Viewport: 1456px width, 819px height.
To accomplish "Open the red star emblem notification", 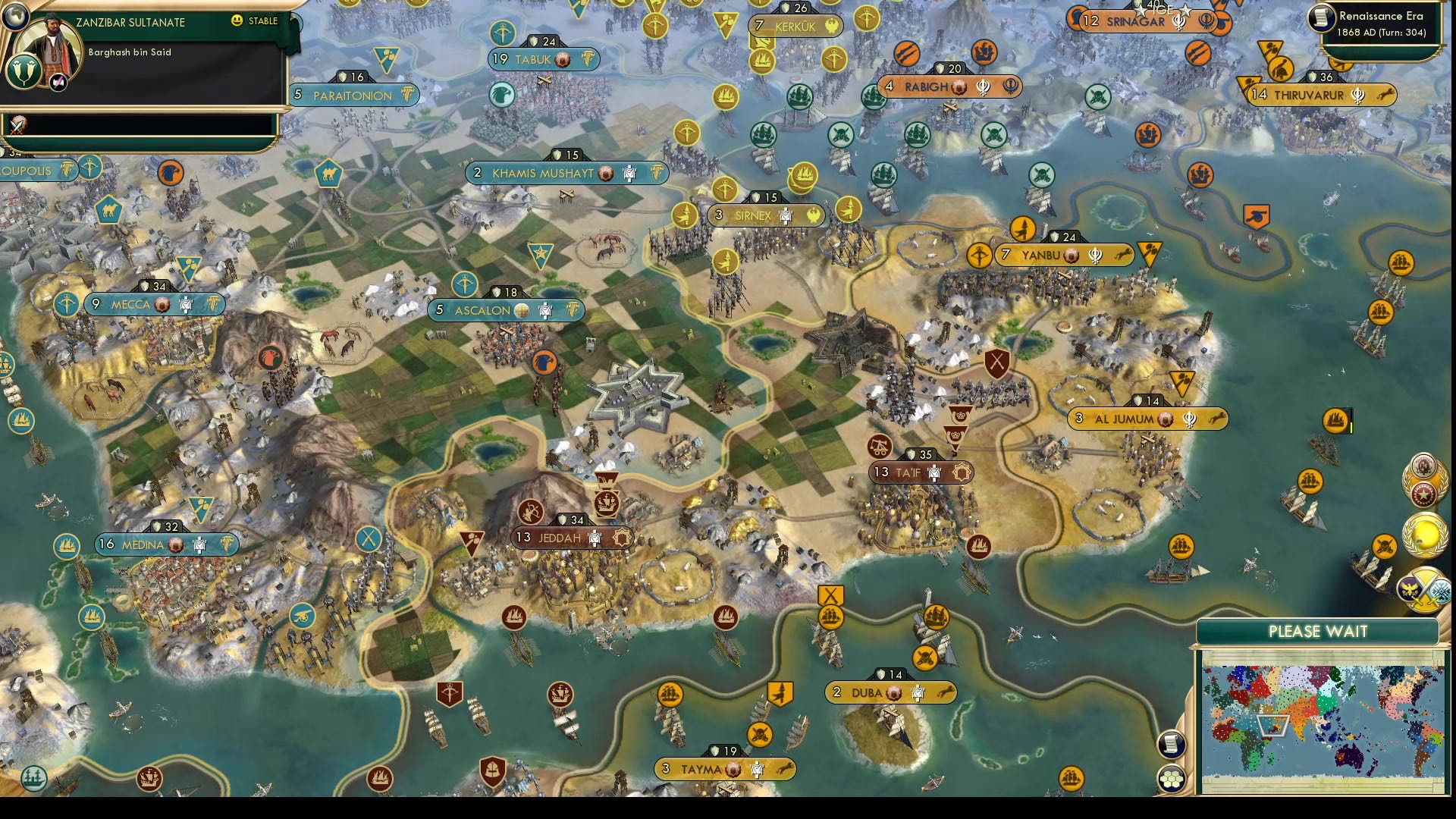I will [x=1423, y=494].
